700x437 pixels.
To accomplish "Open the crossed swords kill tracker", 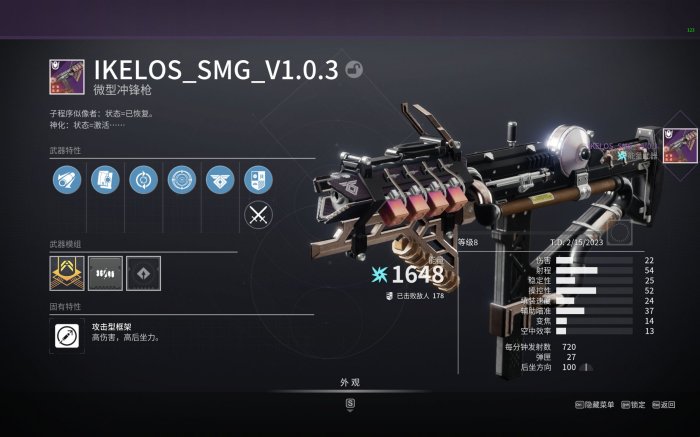I will (x=258, y=213).
